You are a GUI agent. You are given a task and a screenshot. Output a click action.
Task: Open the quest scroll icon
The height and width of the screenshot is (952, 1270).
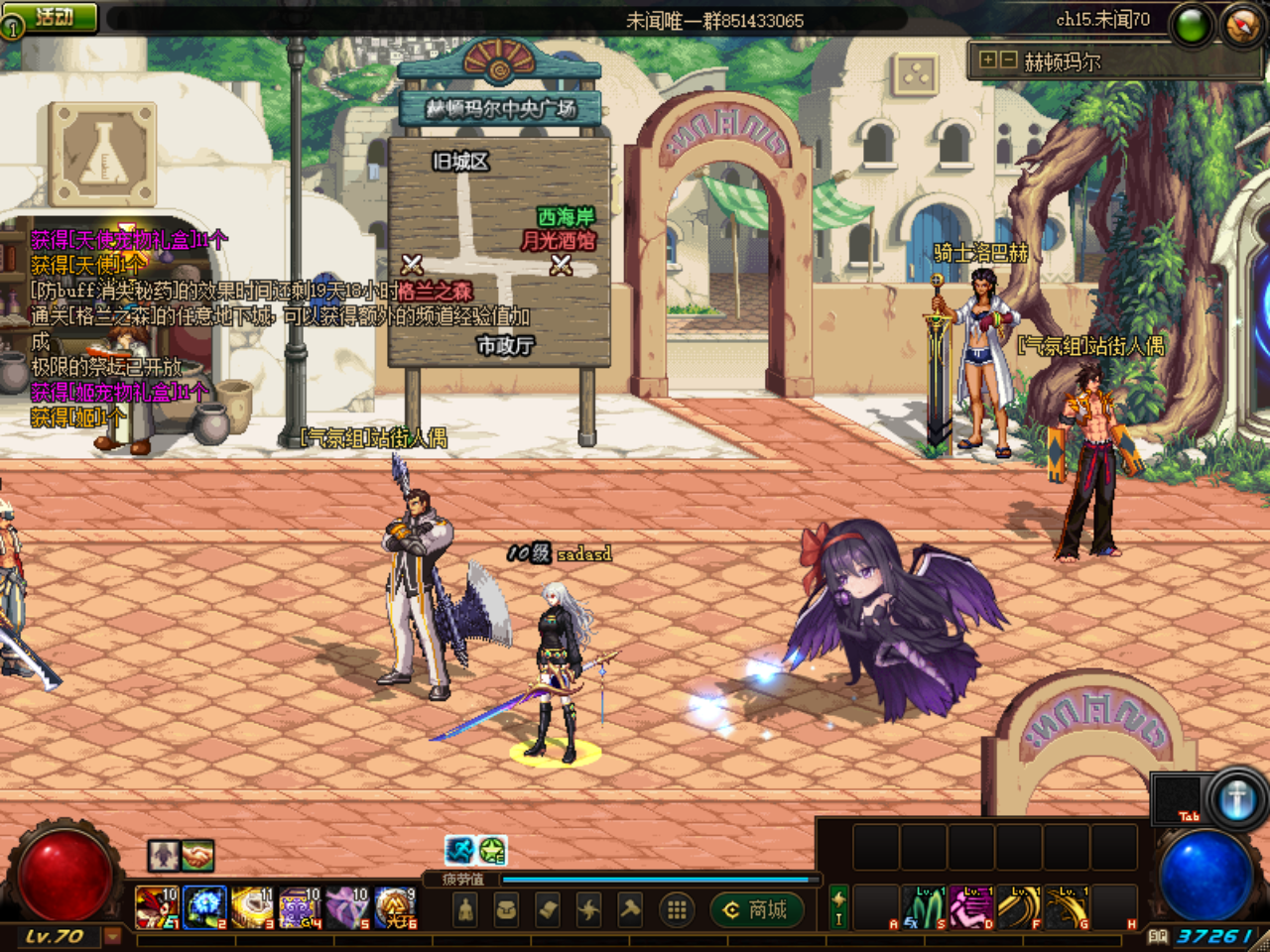[546, 907]
